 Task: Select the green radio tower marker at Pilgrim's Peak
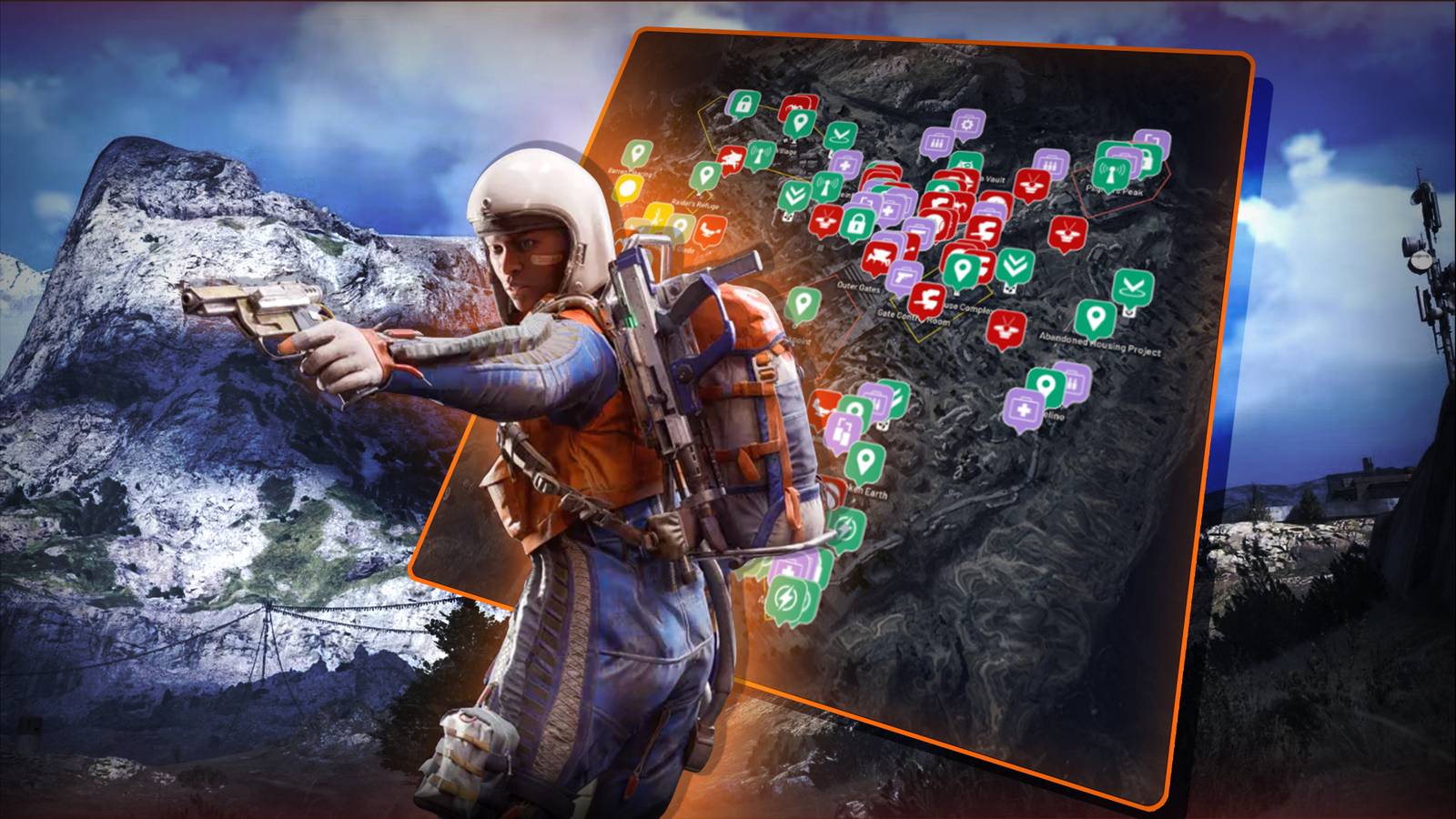[1110, 172]
